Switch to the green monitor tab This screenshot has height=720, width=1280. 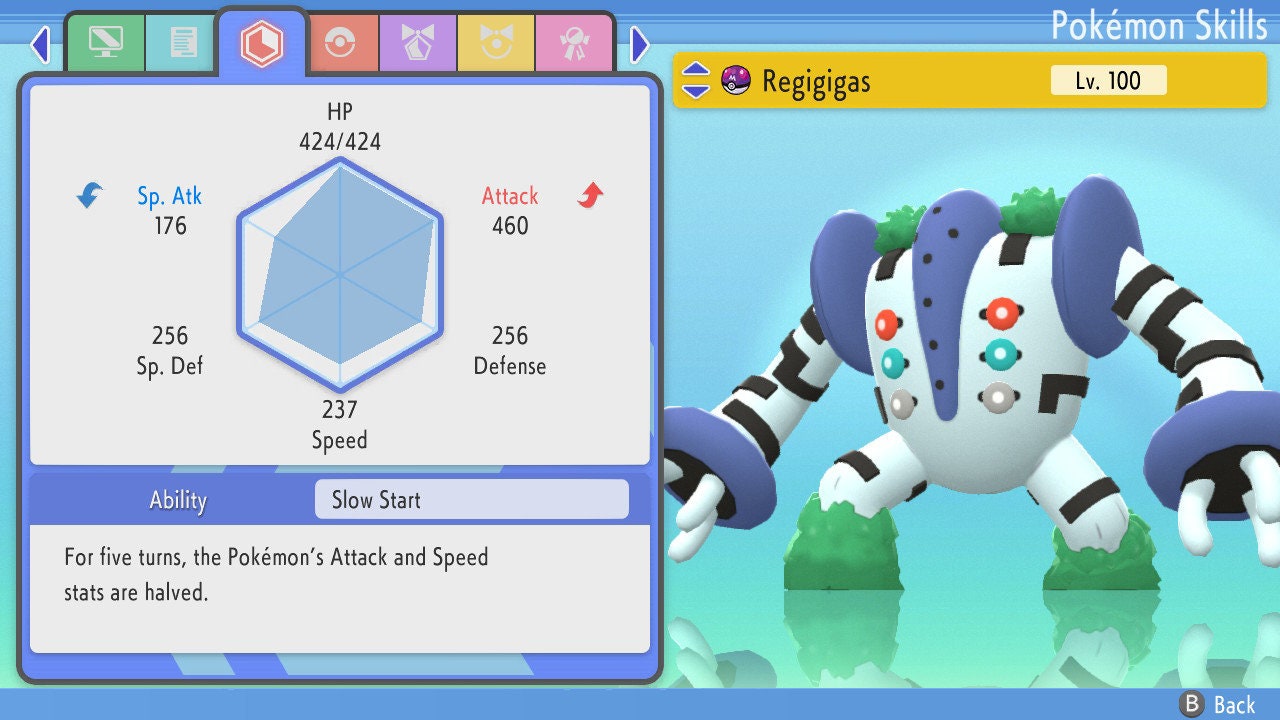[105, 43]
